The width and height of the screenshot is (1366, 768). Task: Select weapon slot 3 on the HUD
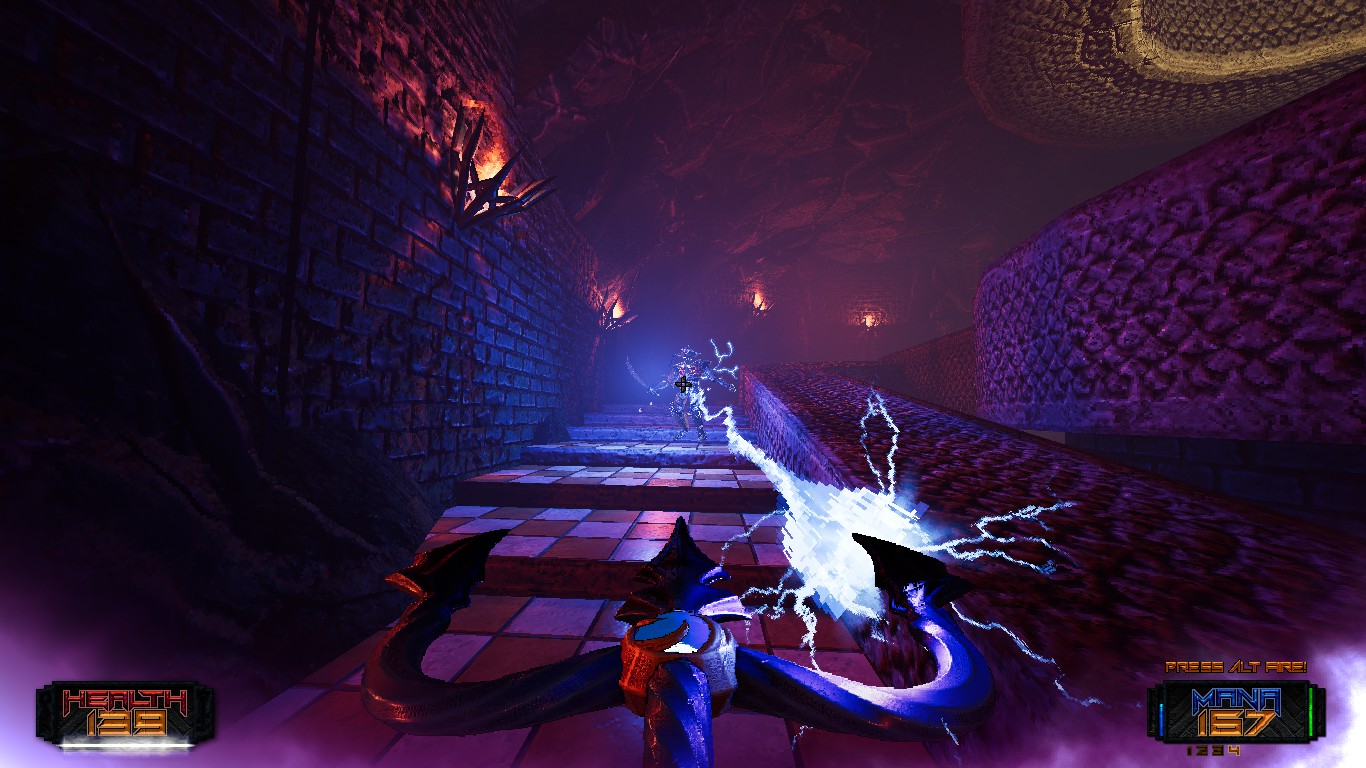pos(1216,750)
